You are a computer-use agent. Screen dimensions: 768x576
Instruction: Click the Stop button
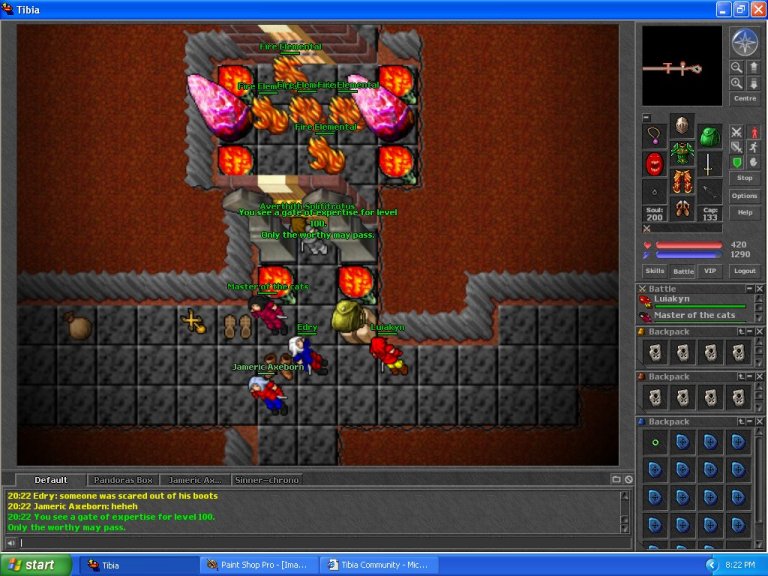point(745,178)
